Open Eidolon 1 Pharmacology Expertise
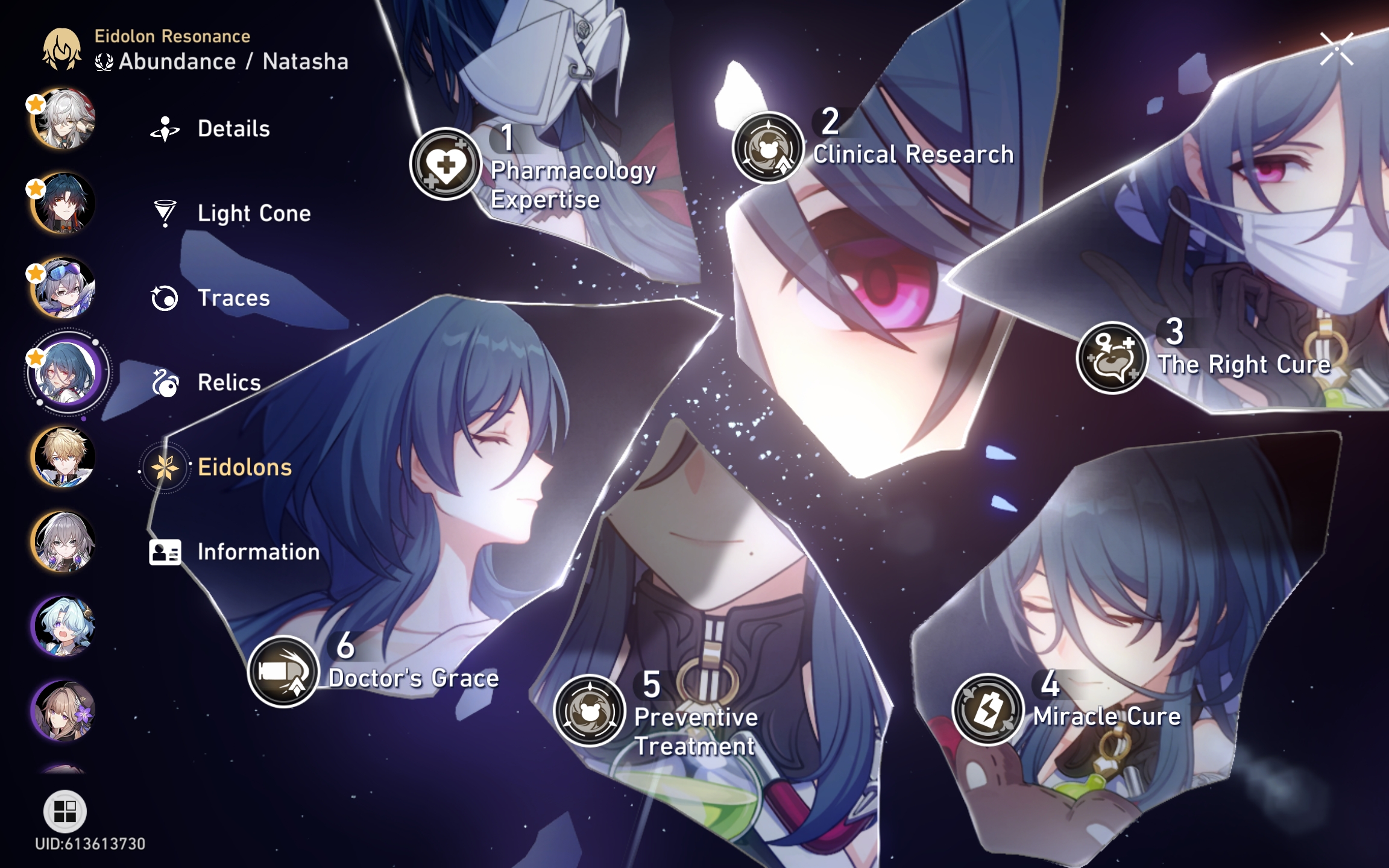 [446, 164]
